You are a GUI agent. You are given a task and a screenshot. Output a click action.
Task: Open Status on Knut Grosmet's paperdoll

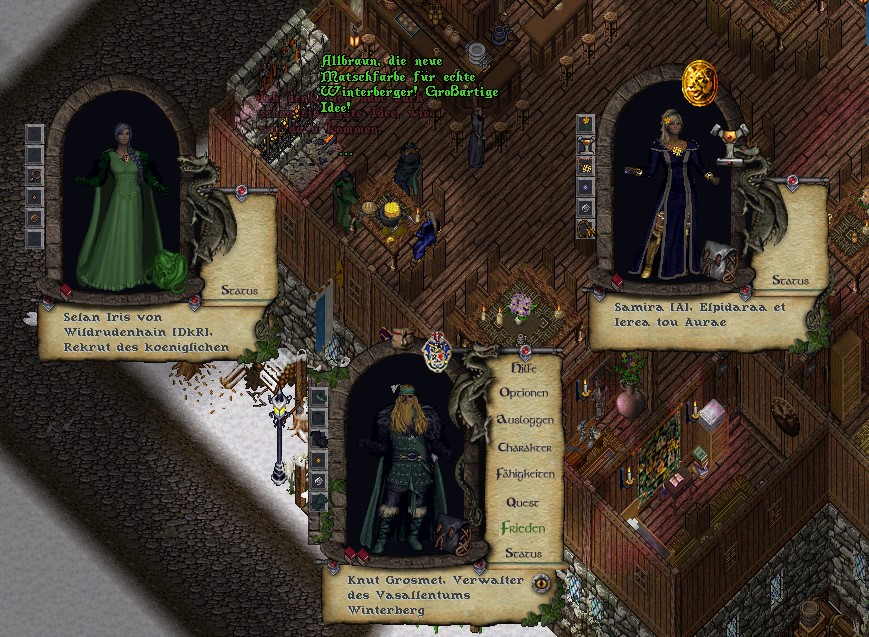click(523, 553)
